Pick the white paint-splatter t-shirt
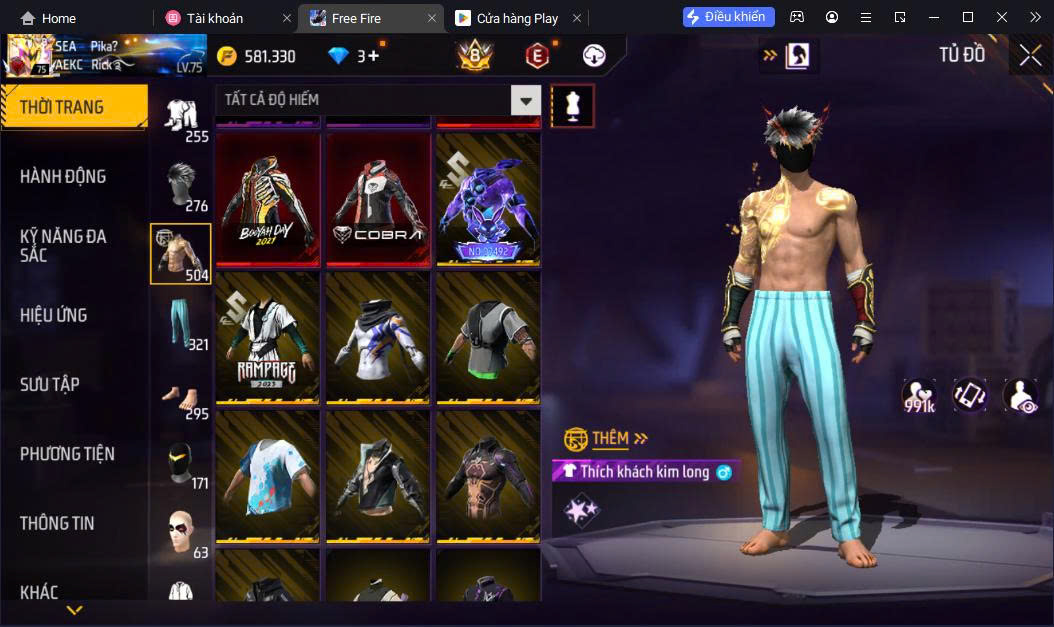1054x627 pixels. [x=268, y=475]
